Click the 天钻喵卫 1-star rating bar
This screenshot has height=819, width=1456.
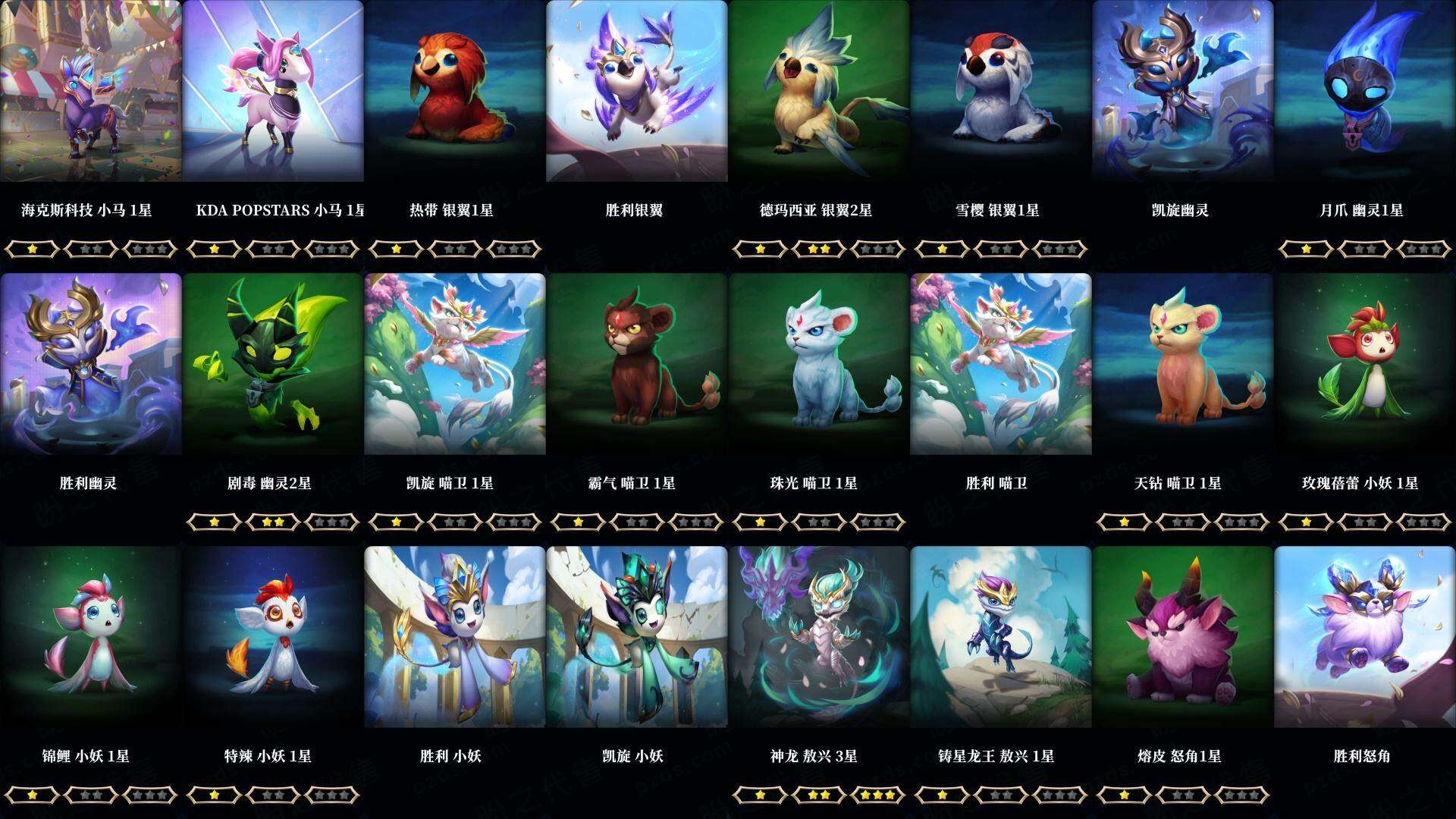pyautogui.click(x=1122, y=522)
